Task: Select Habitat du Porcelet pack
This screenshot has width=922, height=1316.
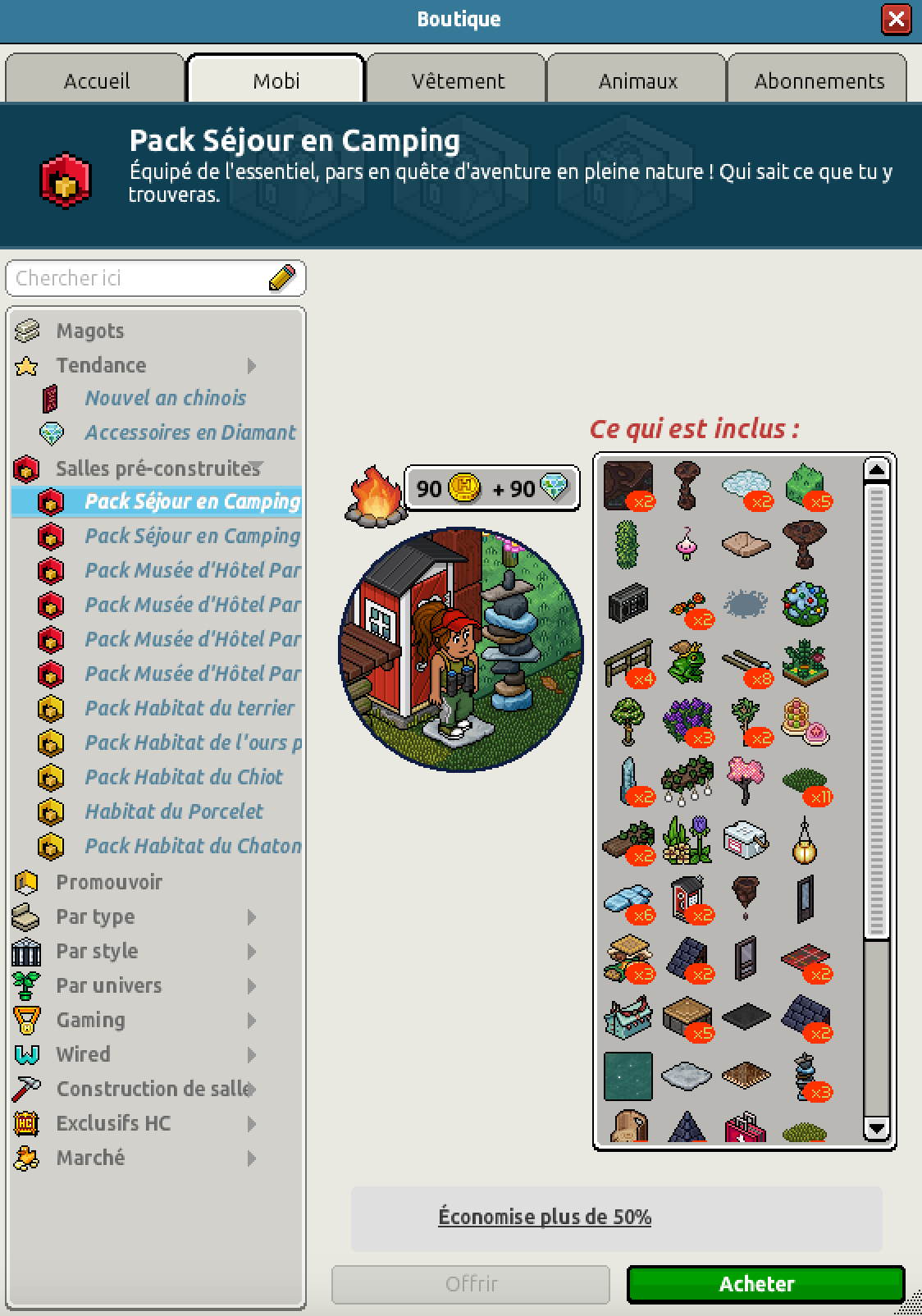Action: [174, 811]
